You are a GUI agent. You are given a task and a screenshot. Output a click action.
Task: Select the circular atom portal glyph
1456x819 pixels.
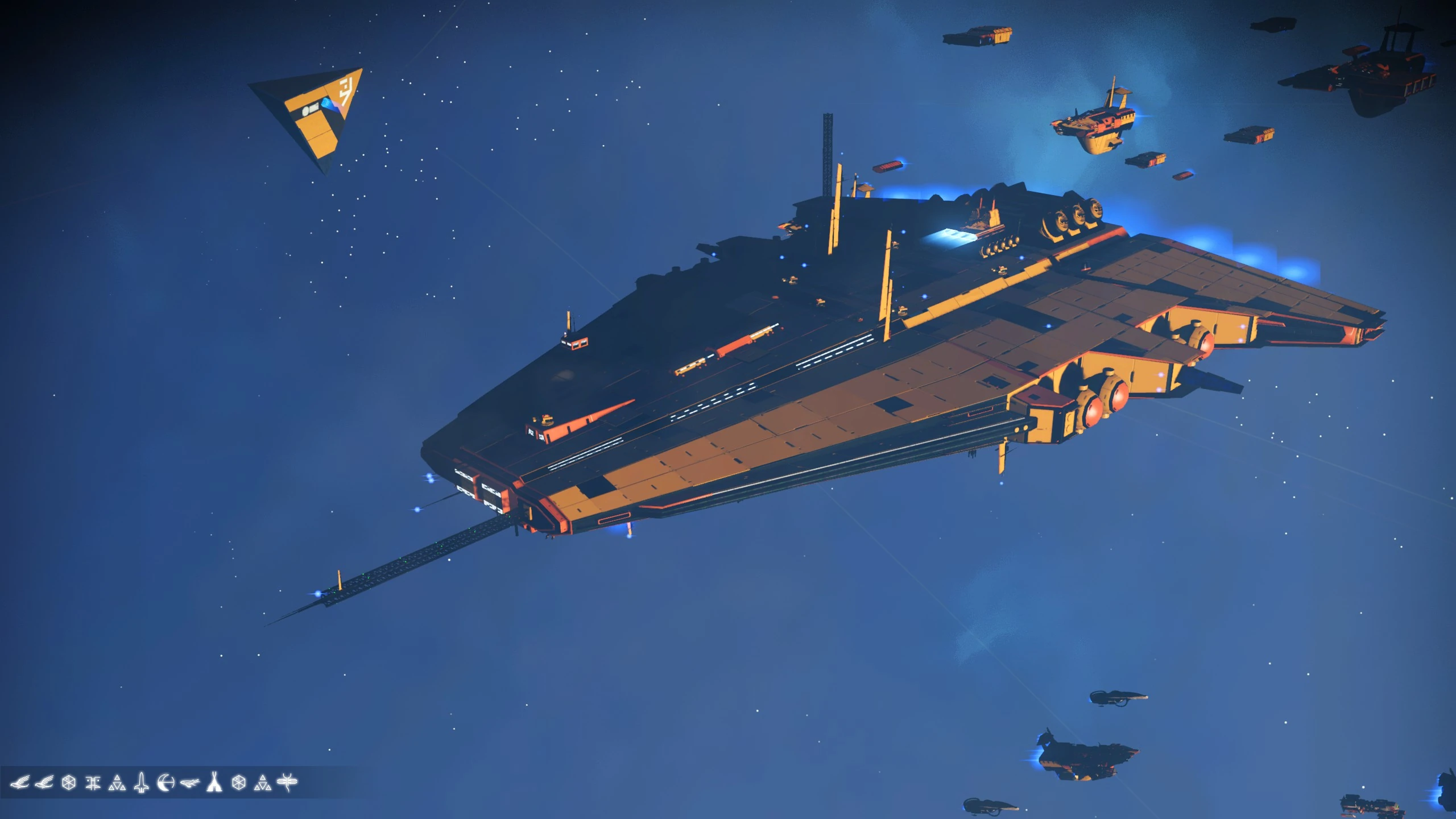[x=68, y=782]
